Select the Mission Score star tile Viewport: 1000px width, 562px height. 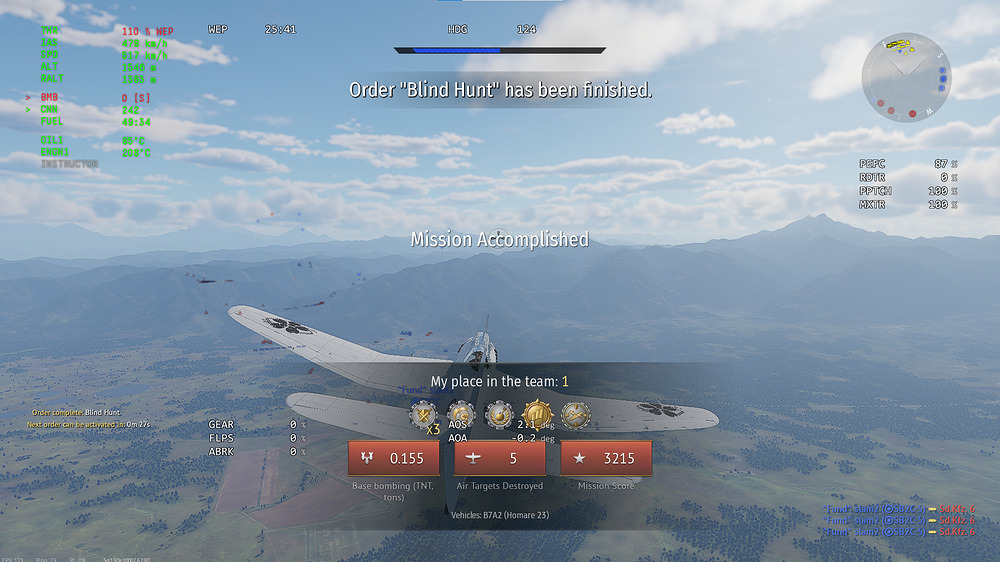pyautogui.click(x=606, y=459)
